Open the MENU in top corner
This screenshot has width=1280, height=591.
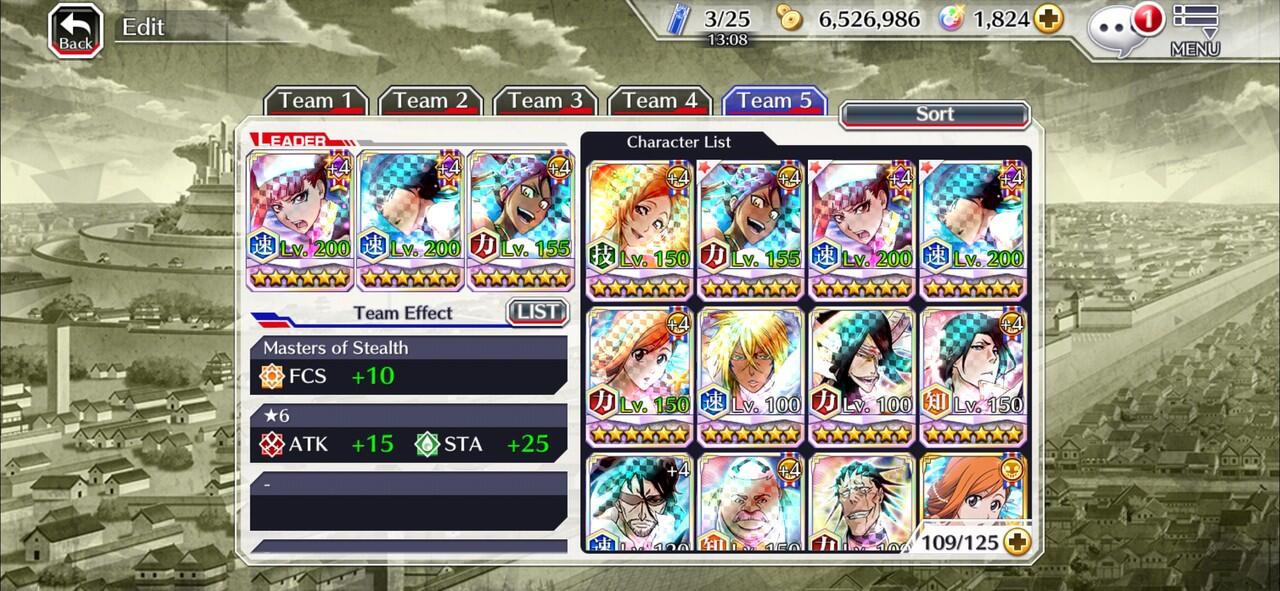(x=1195, y=30)
